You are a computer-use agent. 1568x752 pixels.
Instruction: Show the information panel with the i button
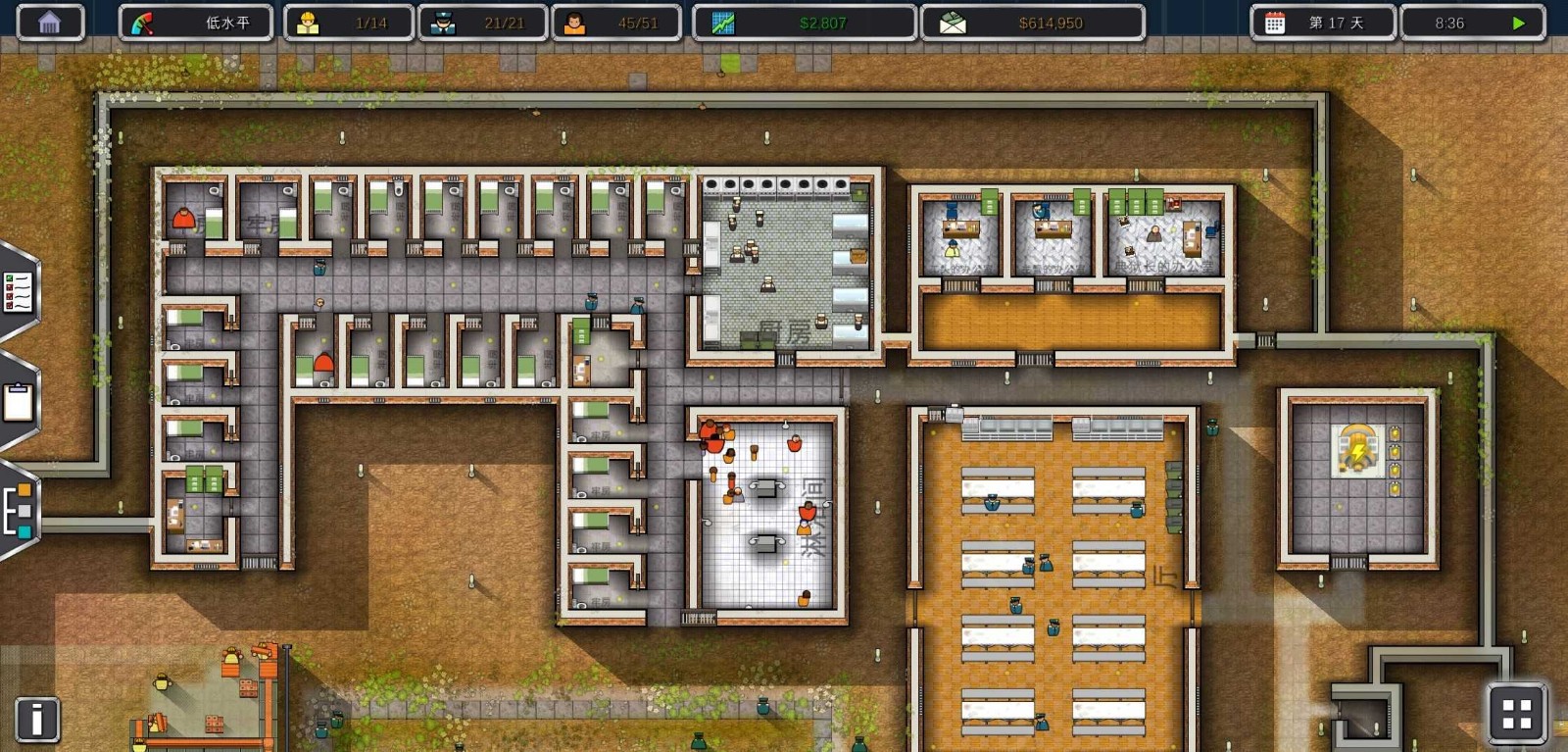tap(37, 719)
